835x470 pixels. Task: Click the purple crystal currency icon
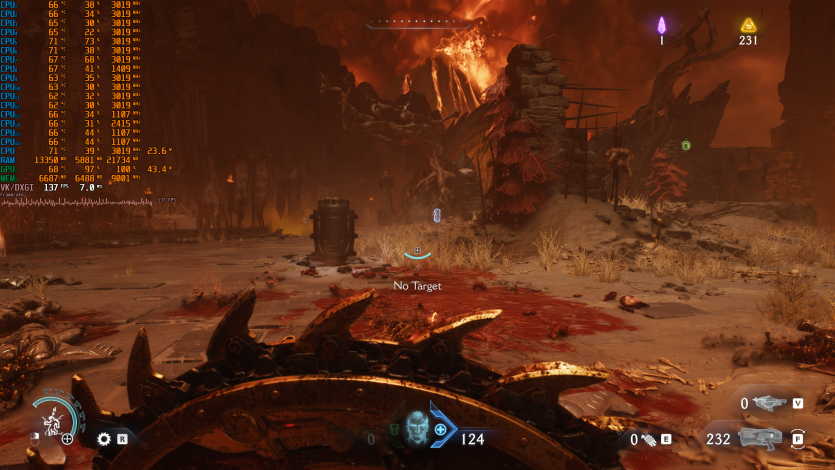[x=661, y=25]
